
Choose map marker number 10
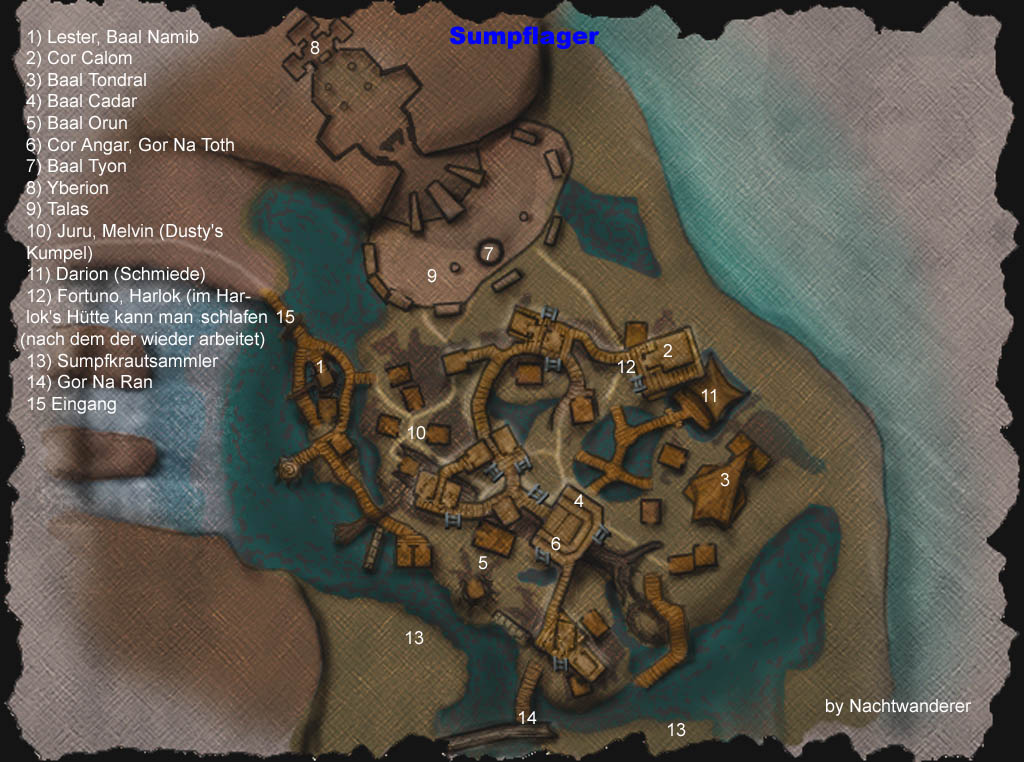click(x=416, y=433)
